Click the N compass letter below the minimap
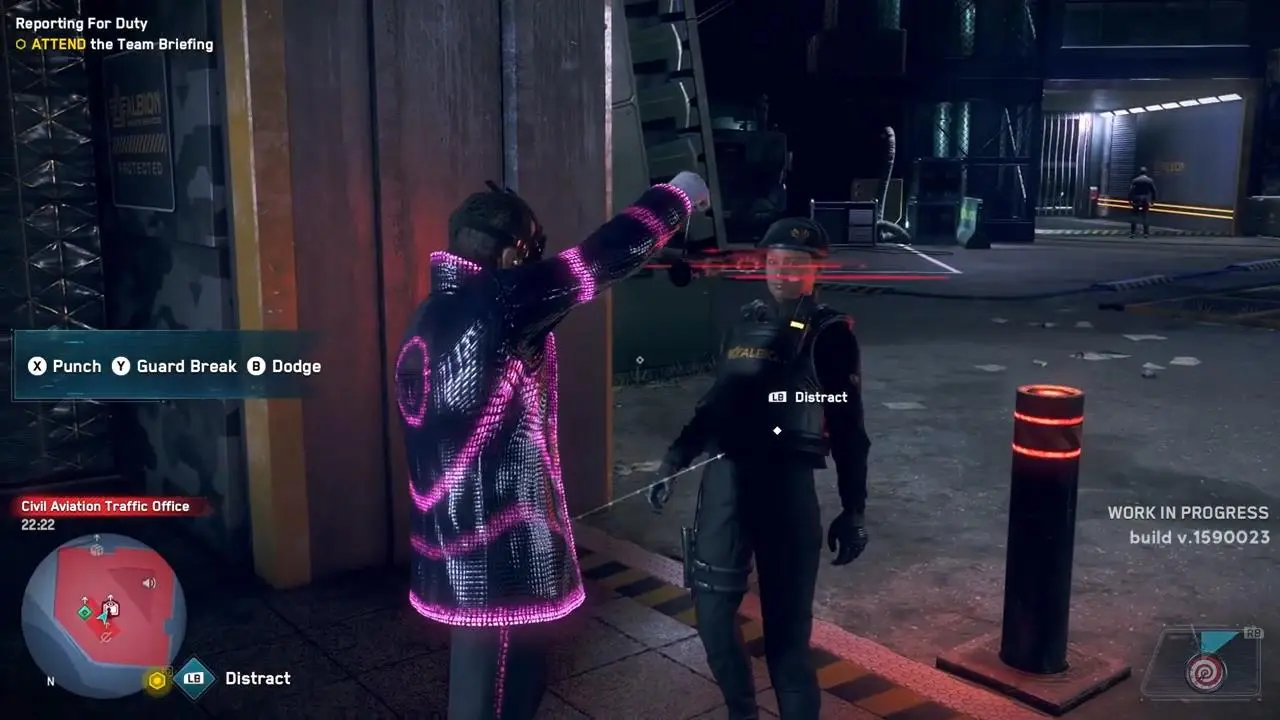This screenshot has width=1280, height=720. [x=50, y=679]
